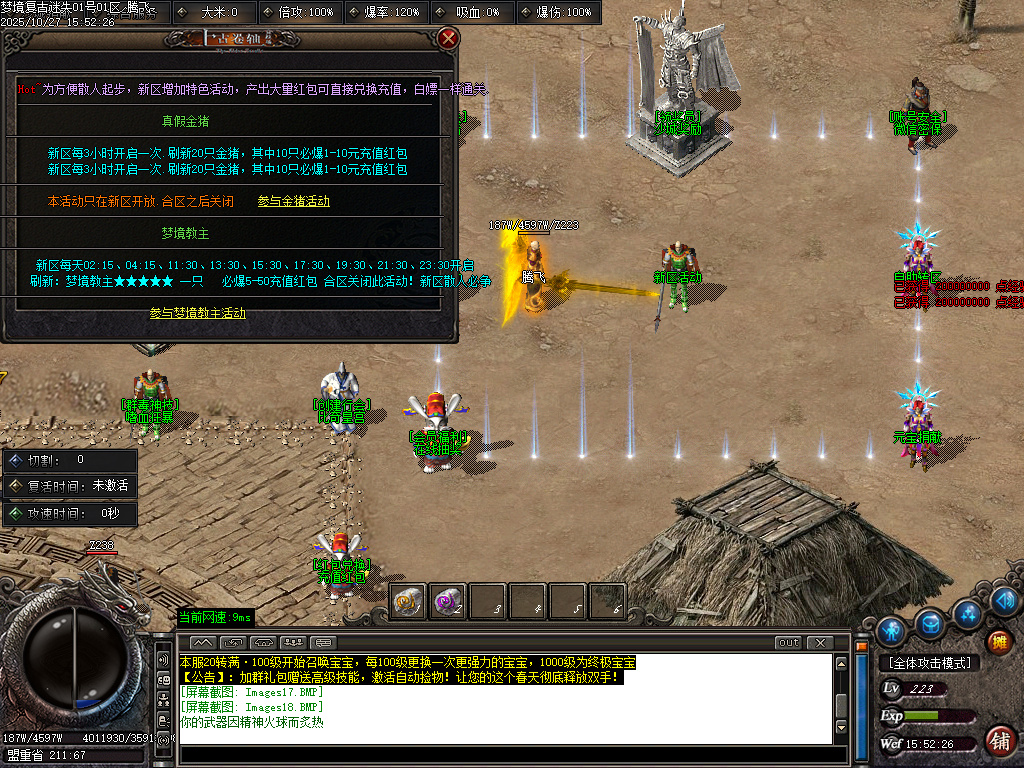Select the purple scroll in hotbar slot 2

447,601
